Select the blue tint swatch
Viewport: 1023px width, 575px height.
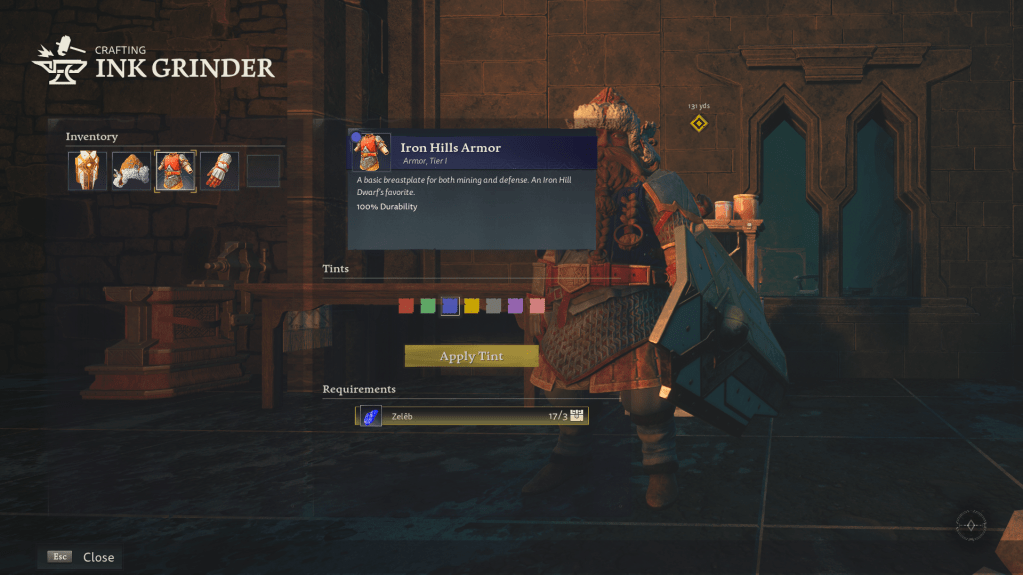pyautogui.click(x=450, y=306)
